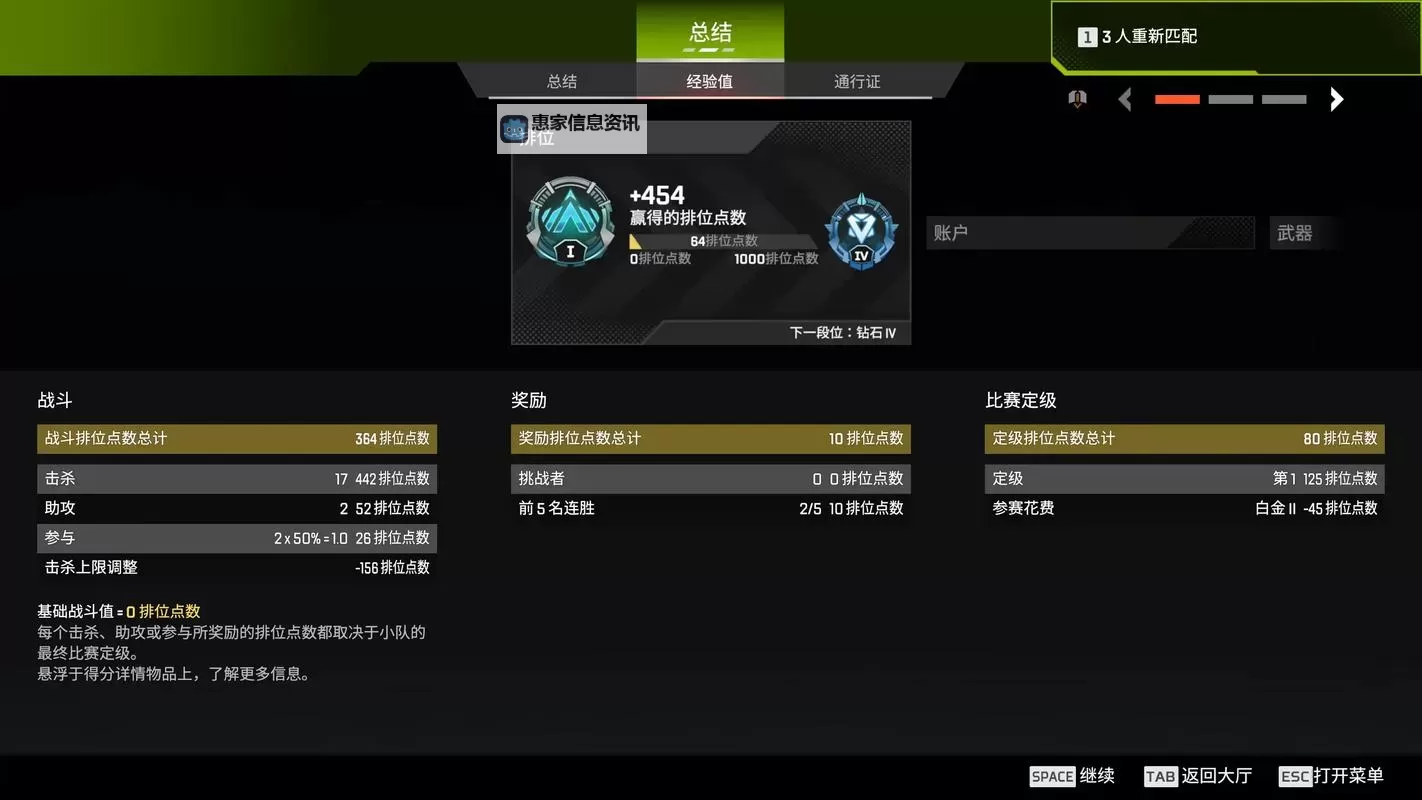Click the 战斗排位点数总计 highlighted row
Viewport: 1422px width, 800px height.
(237, 438)
